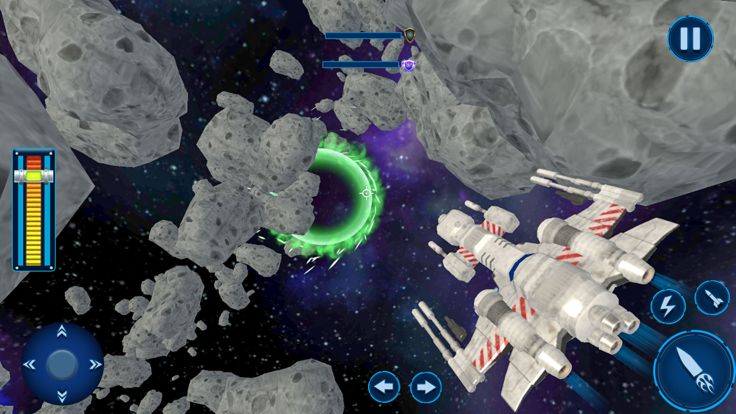
Task: Tap the left arrow roll button
Action: (385, 386)
